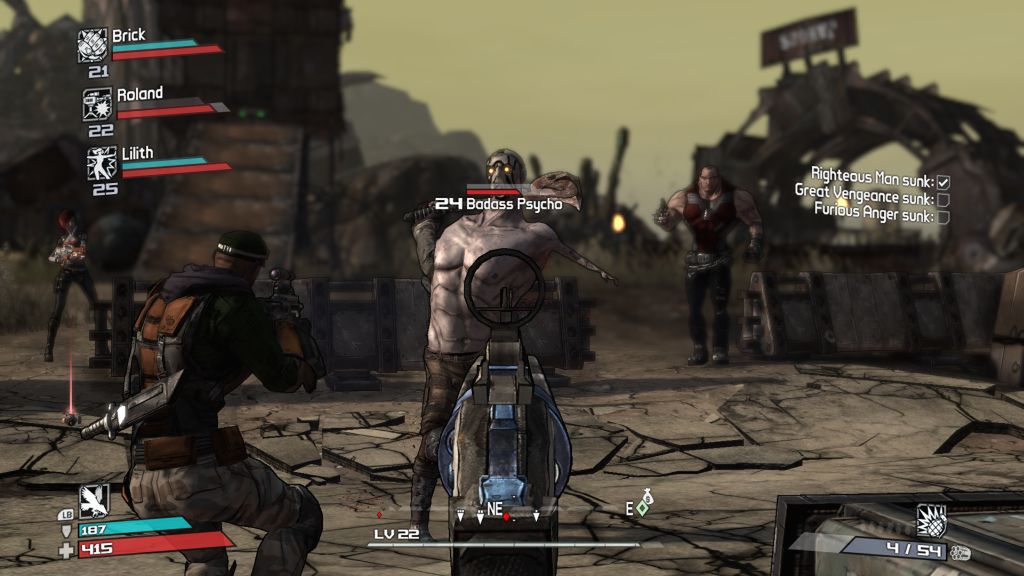Click the NE compass heading strip
This screenshot has width=1024, height=576.
[495, 513]
